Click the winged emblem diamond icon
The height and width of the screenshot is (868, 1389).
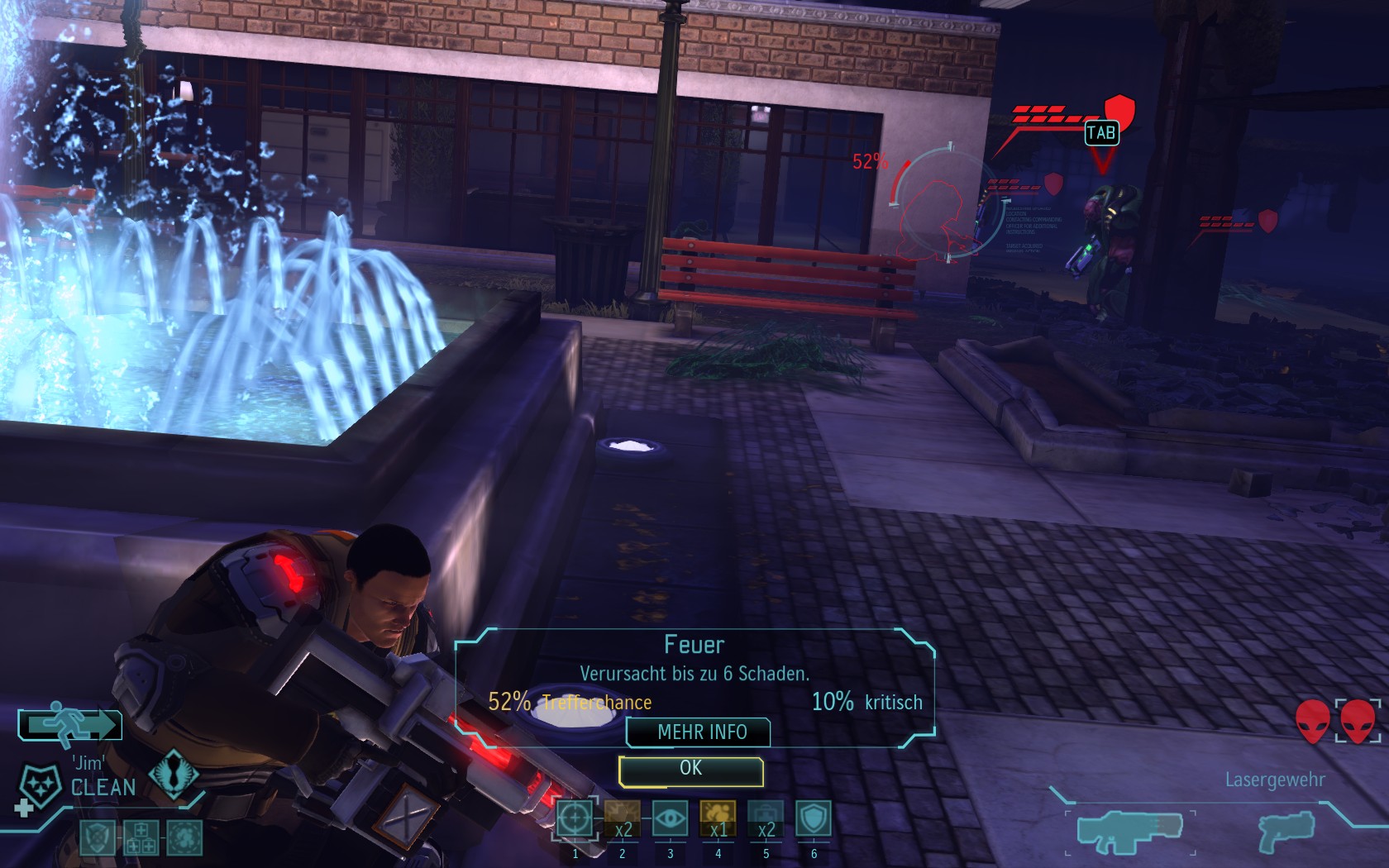(x=173, y=774)
